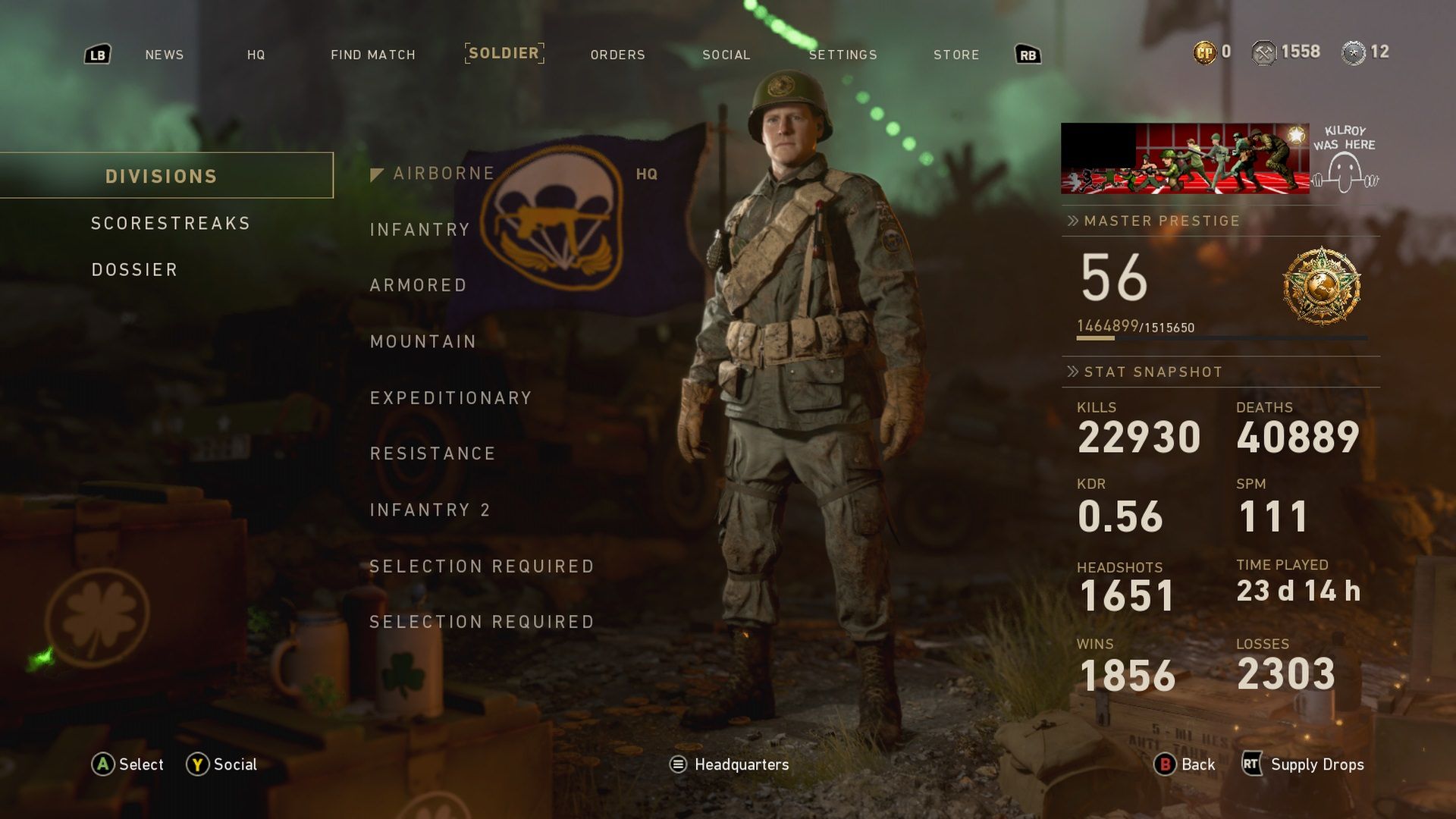Open the Orders menu tab

pos(617,55)
